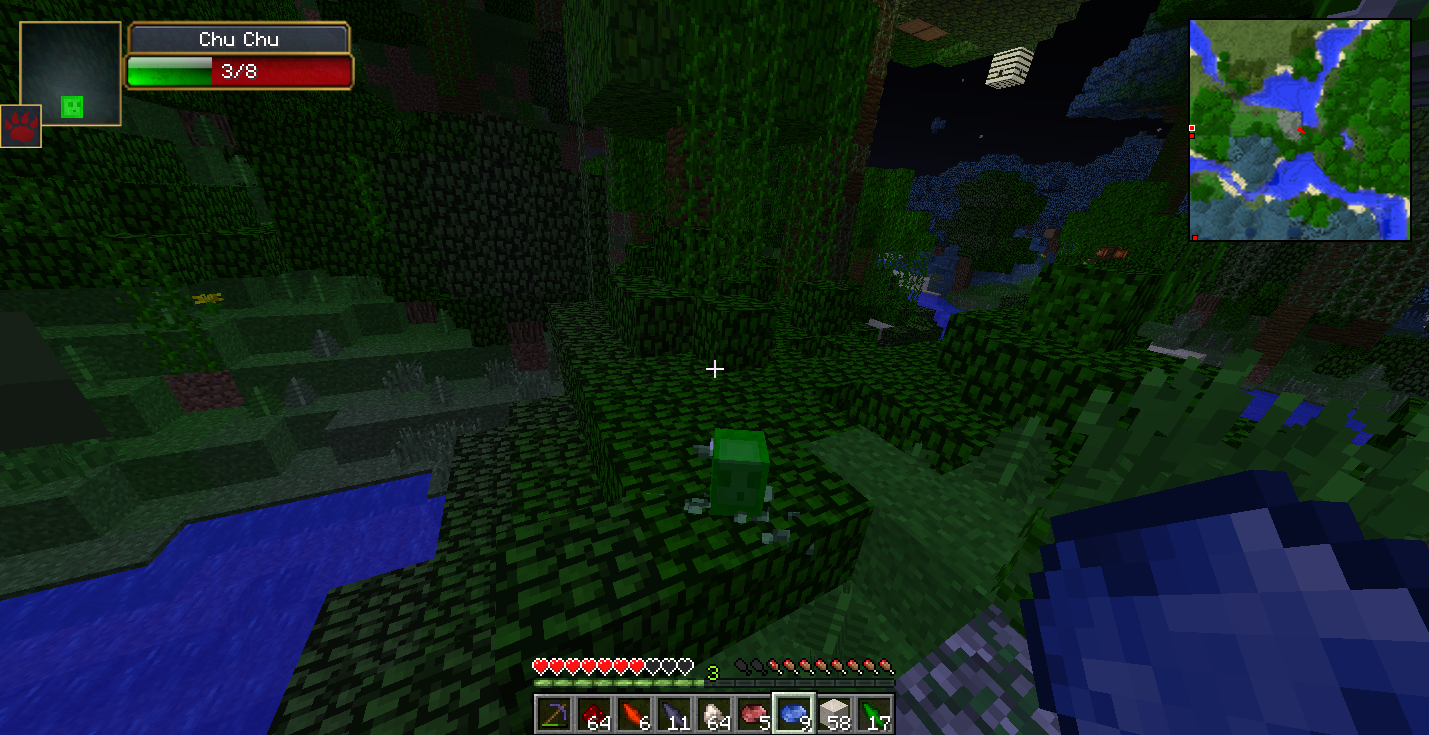1429x735 pixels.
Task: Select the pickaxe hotbar slot
Action: (554, 714)
